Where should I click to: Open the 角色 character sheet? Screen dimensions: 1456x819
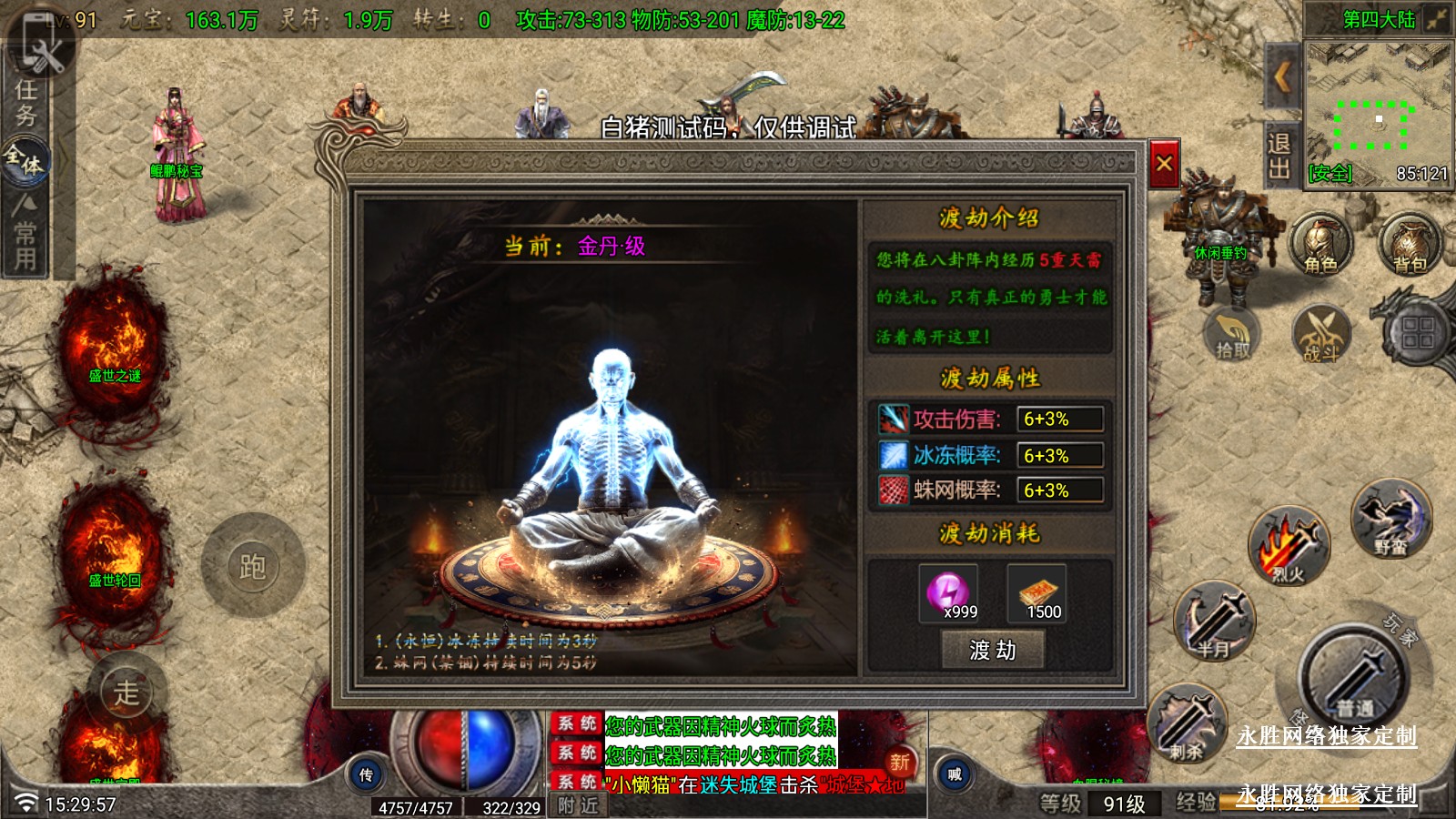pos(1320,244)
